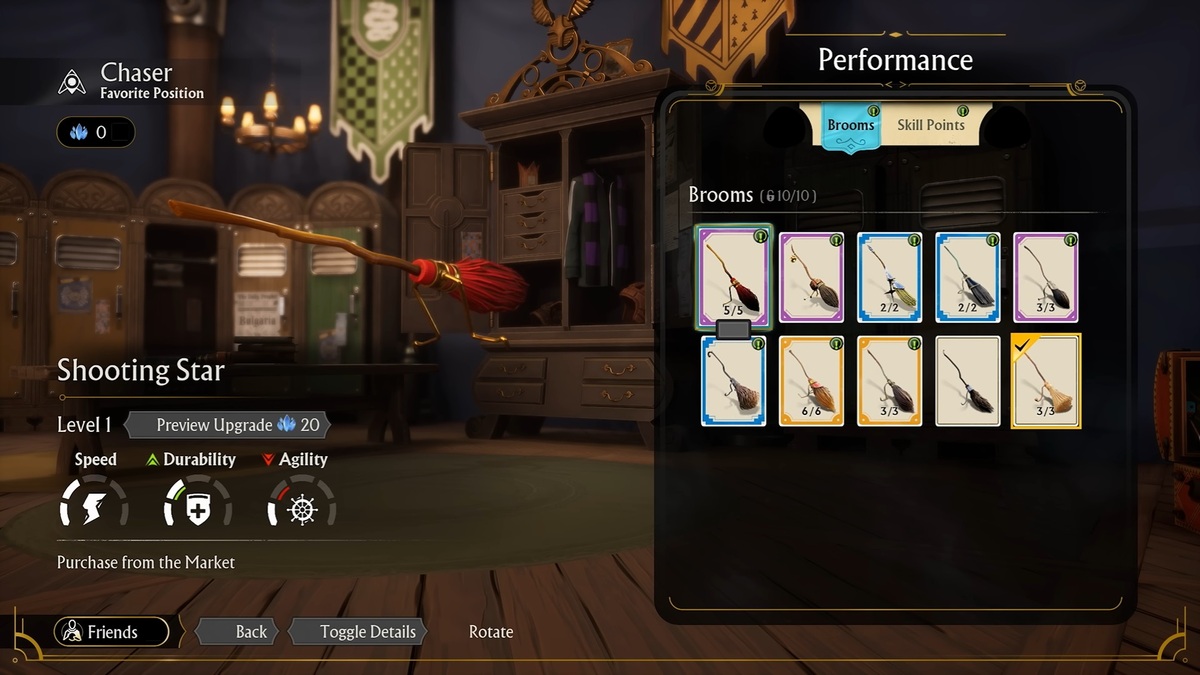The height and width of the screenshot is (675, 1200).
Task: Choose the purple broom card marked 3/3
Action: coord(1045,277)
